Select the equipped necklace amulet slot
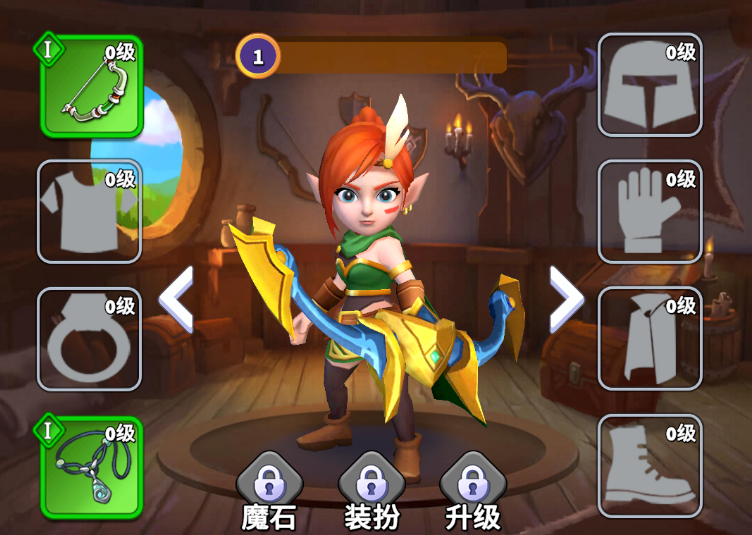 [x=91, y=467]
